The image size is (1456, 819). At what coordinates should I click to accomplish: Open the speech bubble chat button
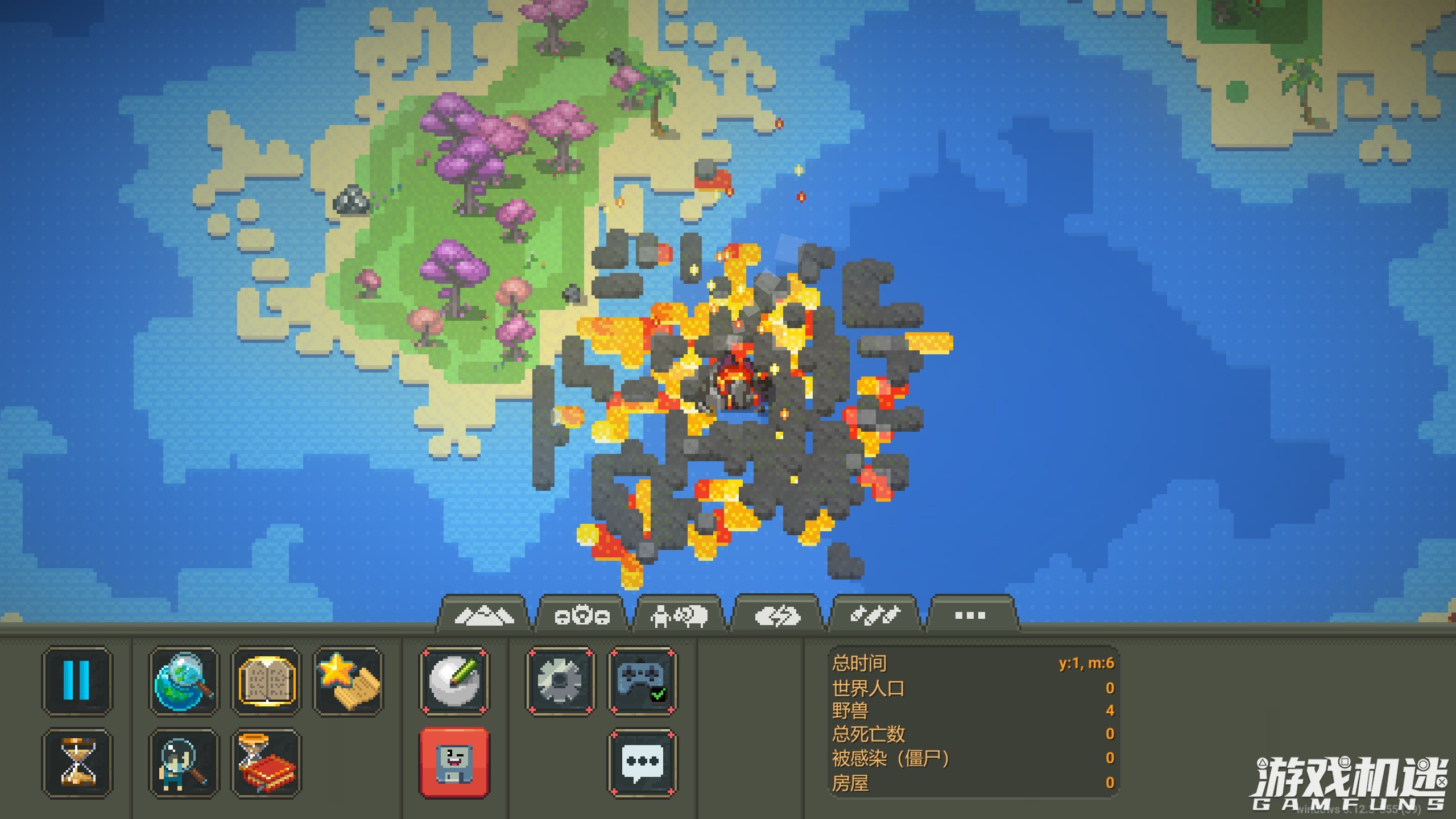coord(643,762)
